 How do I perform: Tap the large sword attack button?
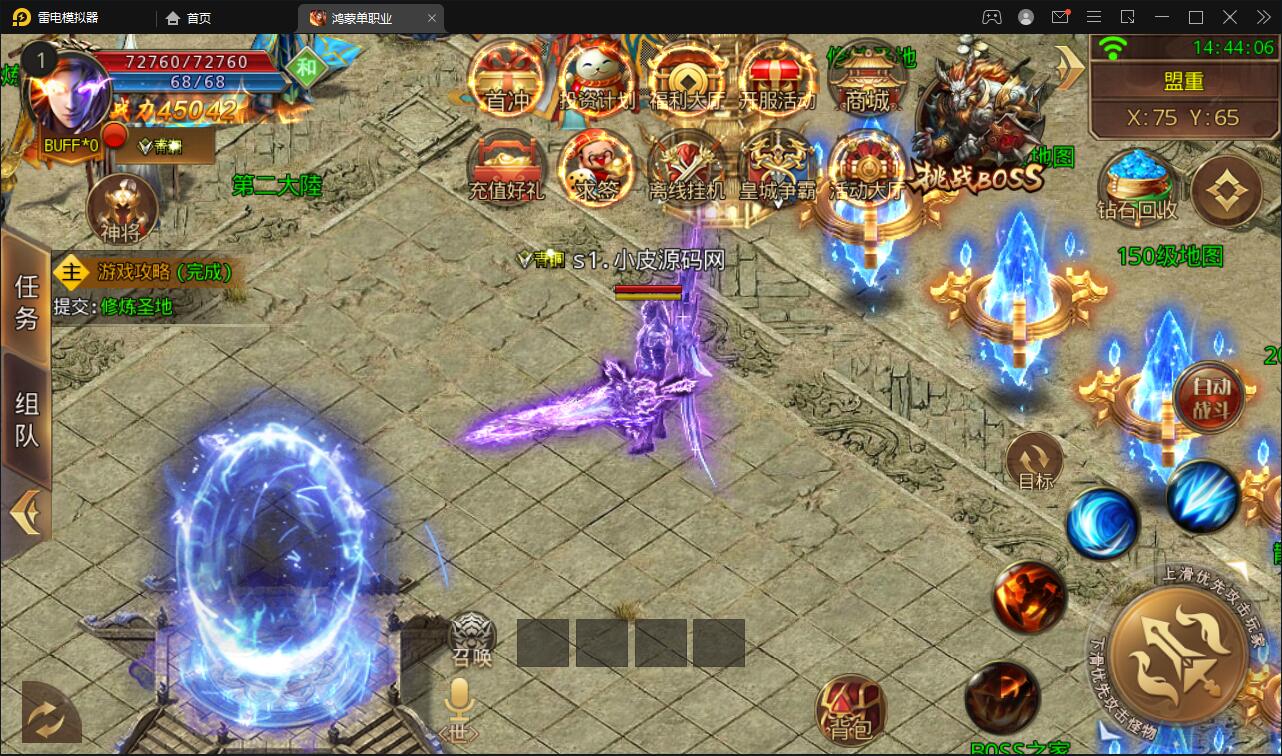coord(1177,651)
